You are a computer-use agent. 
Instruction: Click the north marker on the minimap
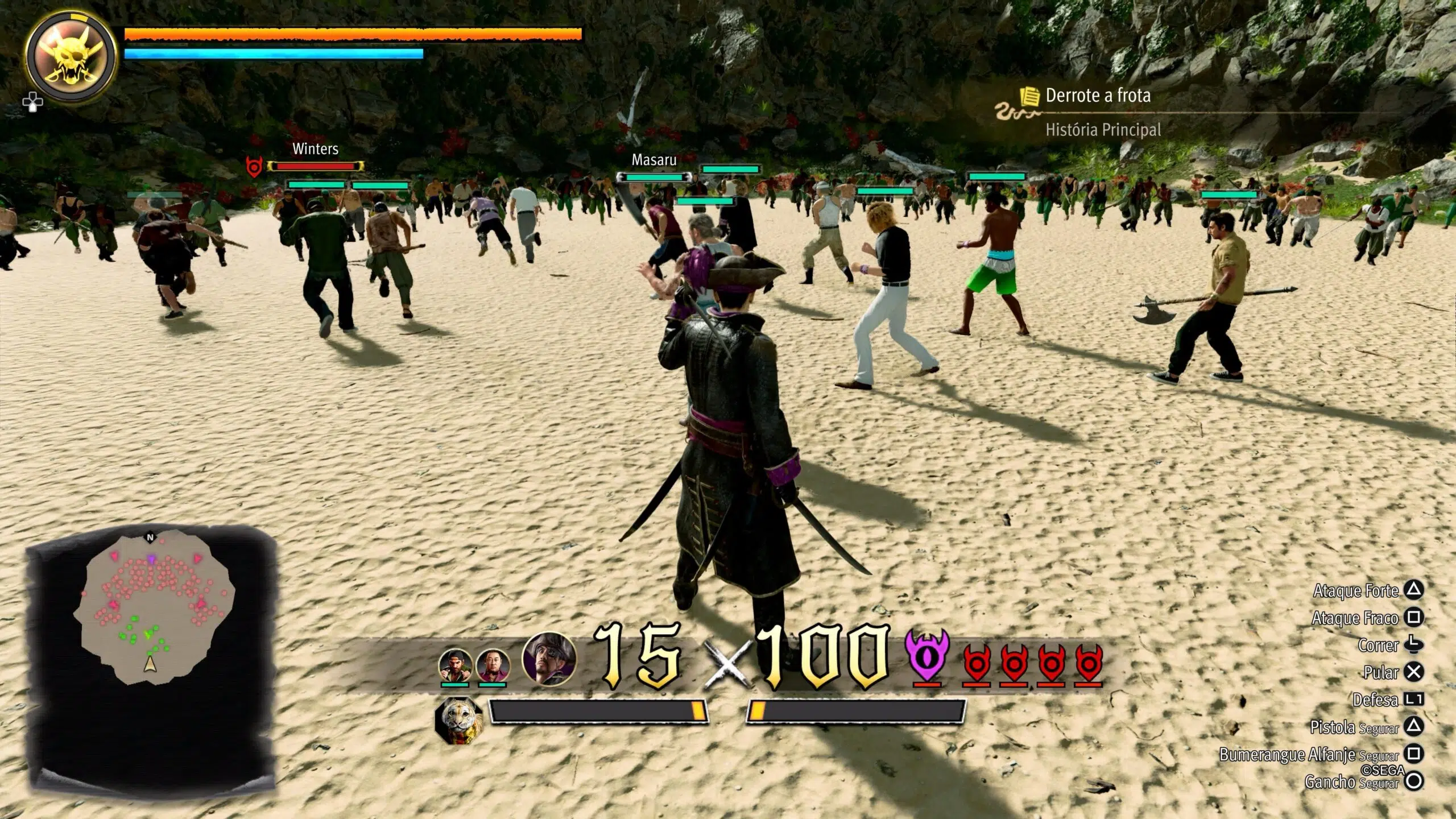(x=150, y=537)
